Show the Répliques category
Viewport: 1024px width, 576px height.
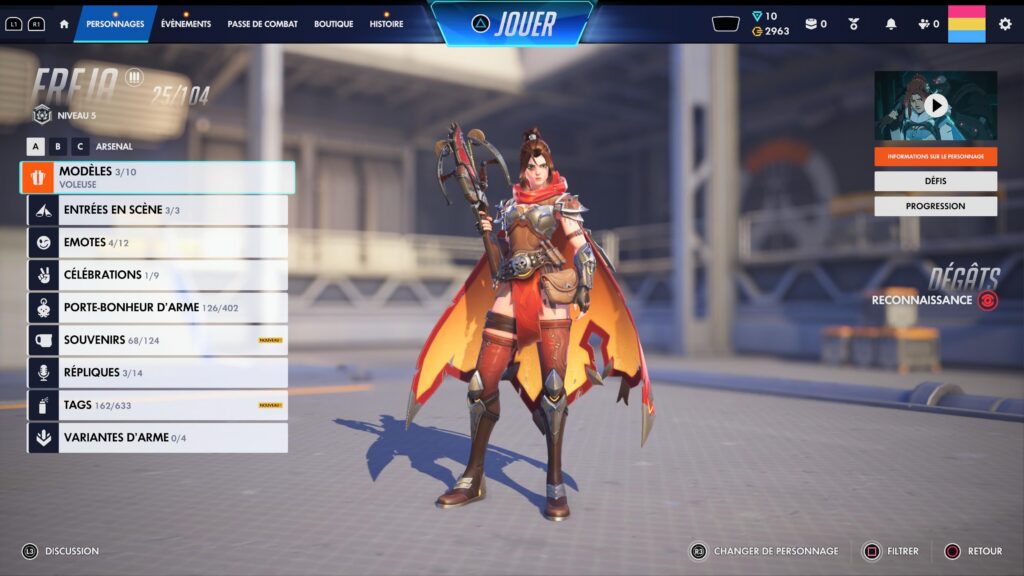158,373
